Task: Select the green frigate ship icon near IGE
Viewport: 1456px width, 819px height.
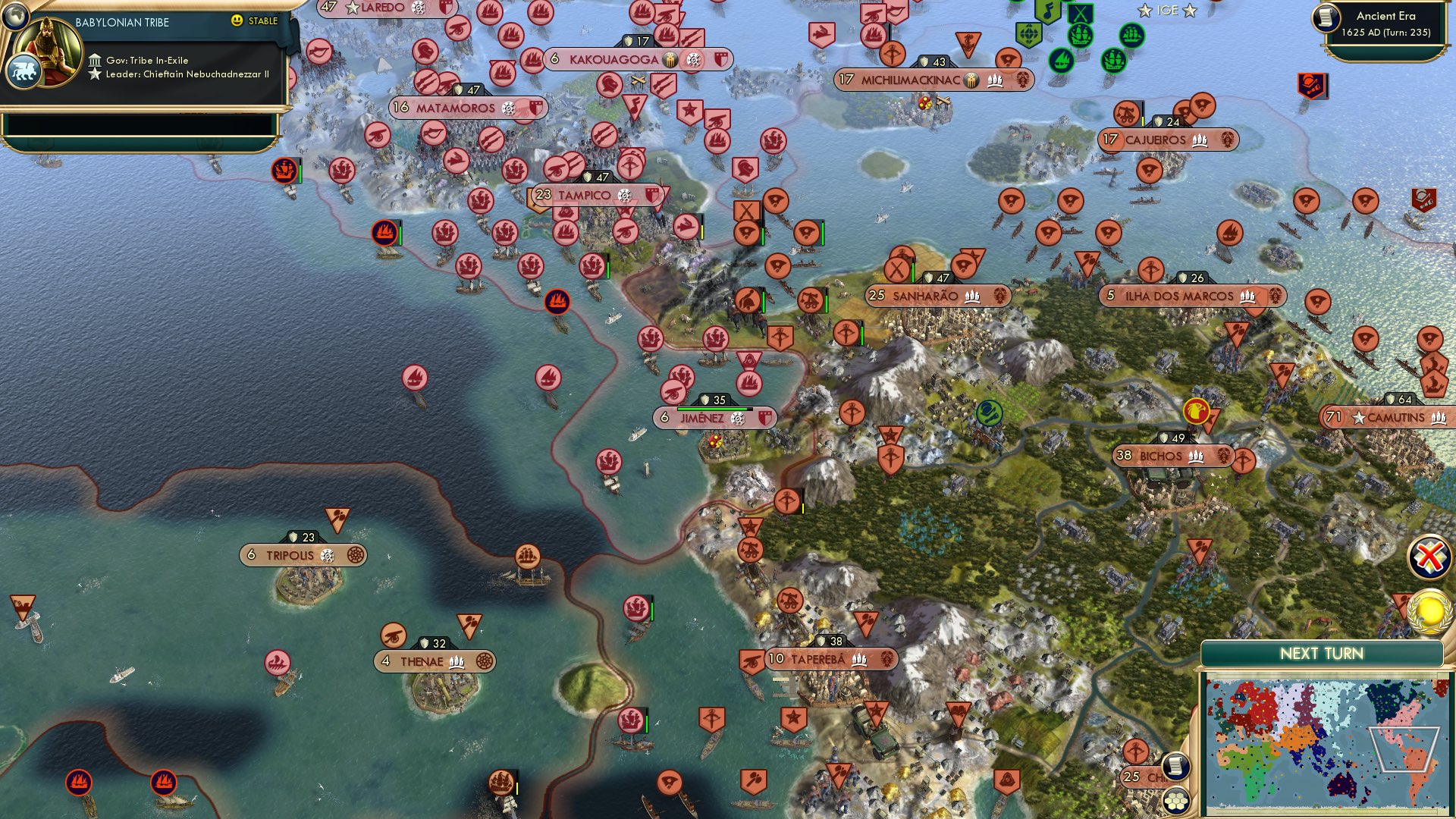Action: click(x=1131, y=34)
